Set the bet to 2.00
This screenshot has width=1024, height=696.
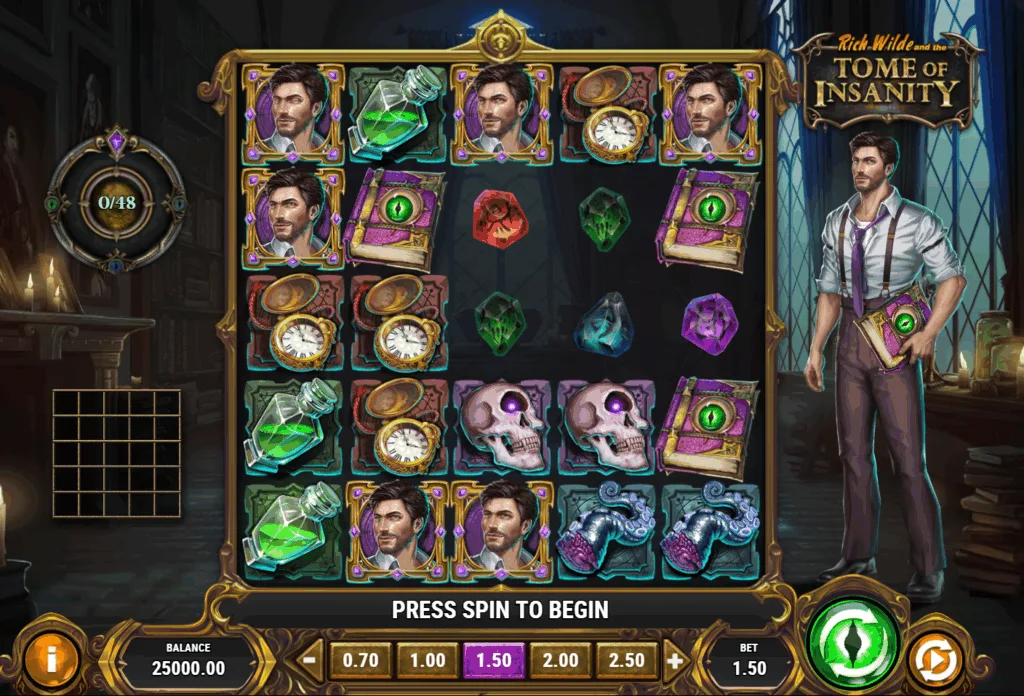coord(561,661)
